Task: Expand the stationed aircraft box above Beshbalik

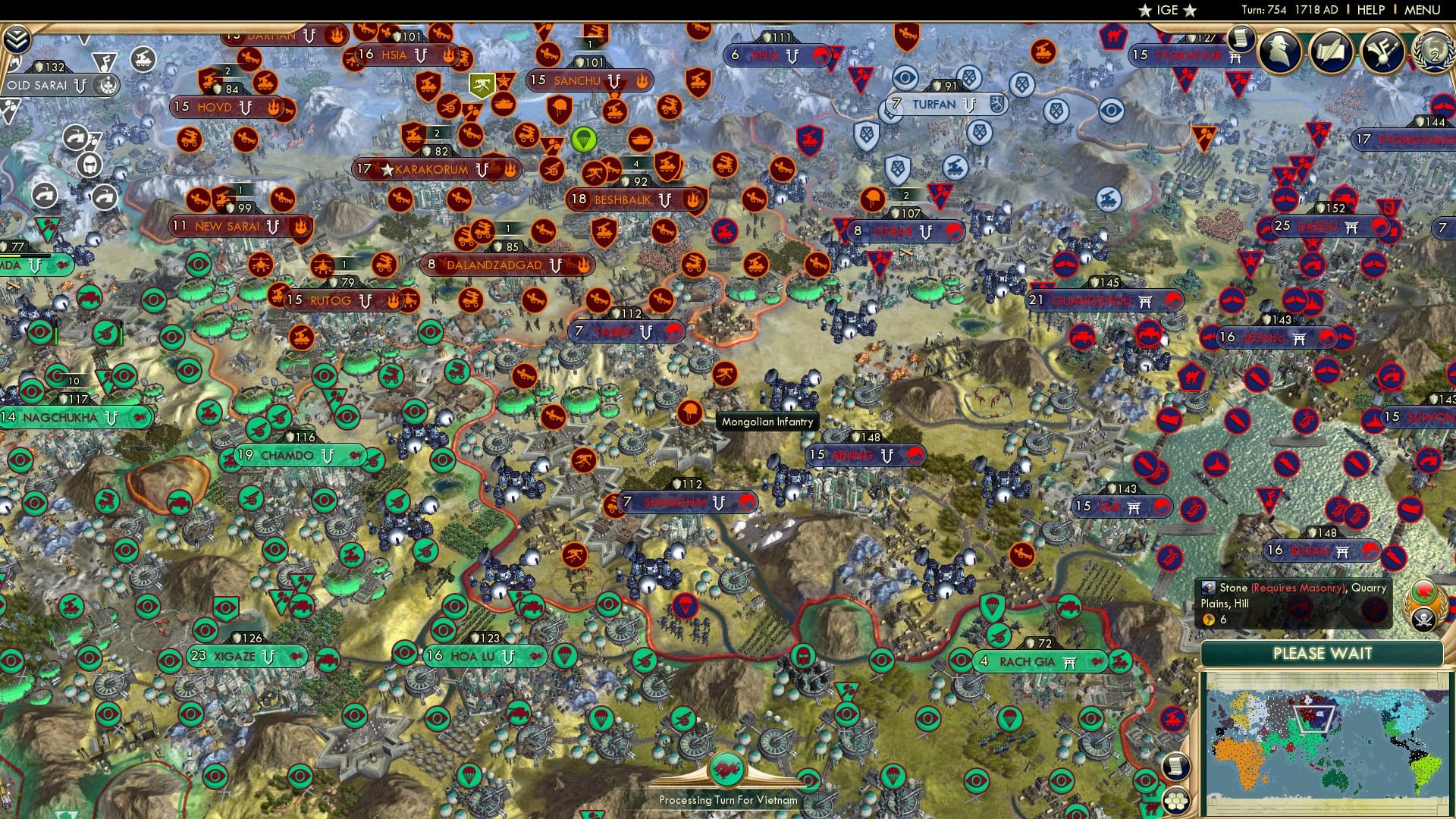Action: (x=635, y=163)
